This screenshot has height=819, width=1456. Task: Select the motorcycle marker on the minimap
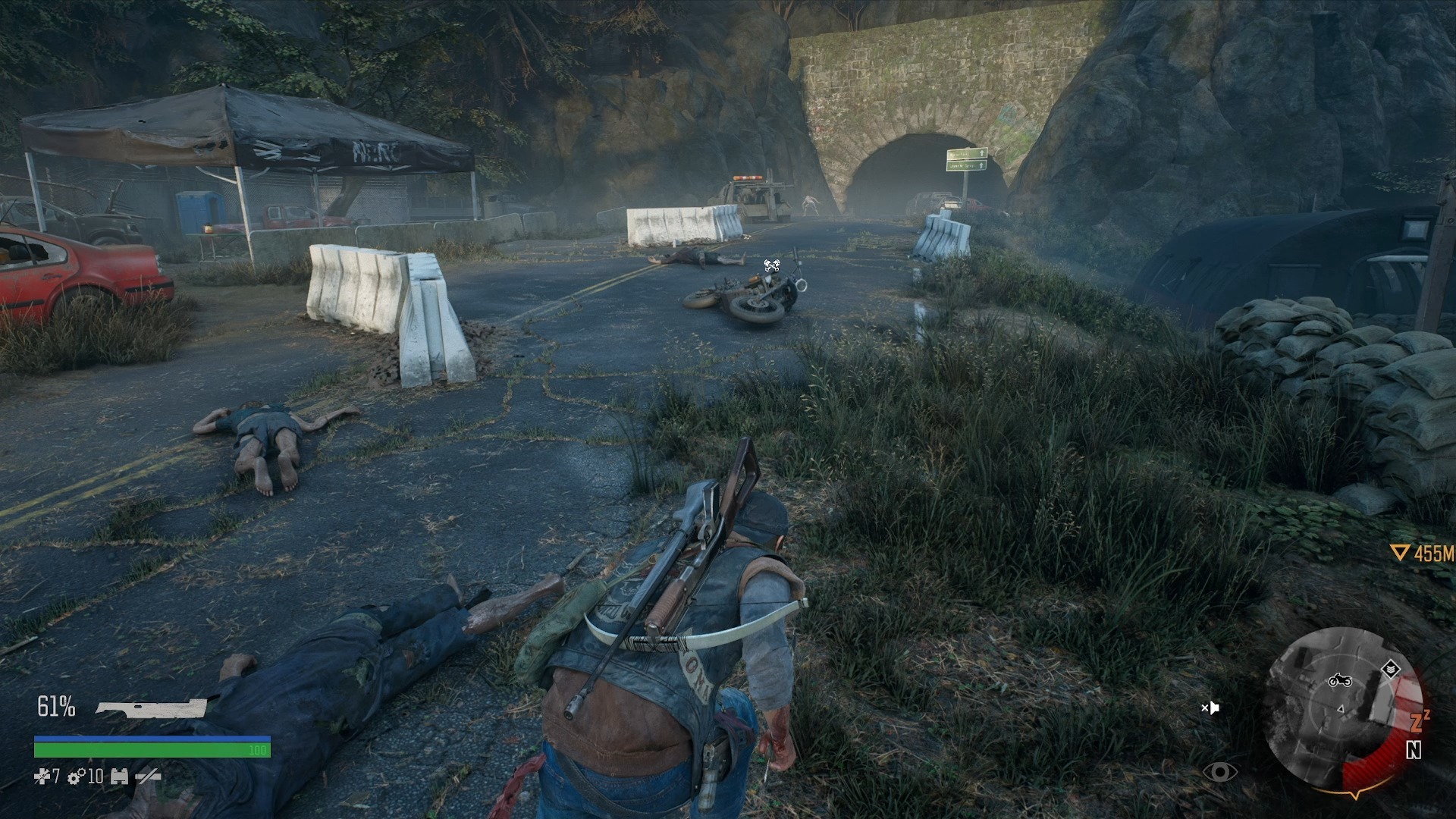click(1340, 680)
